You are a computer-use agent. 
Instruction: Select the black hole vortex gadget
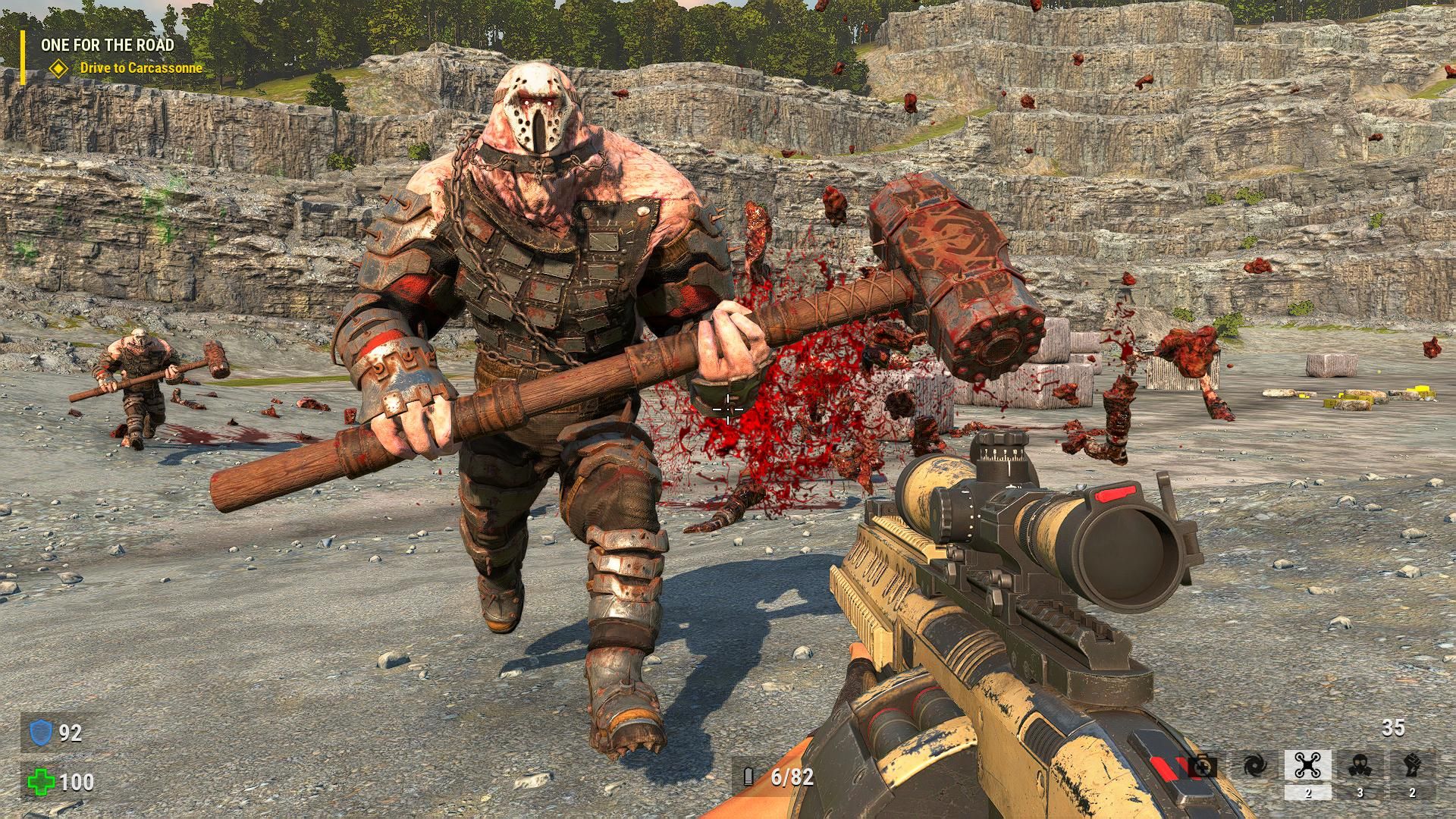(1256, 766)
